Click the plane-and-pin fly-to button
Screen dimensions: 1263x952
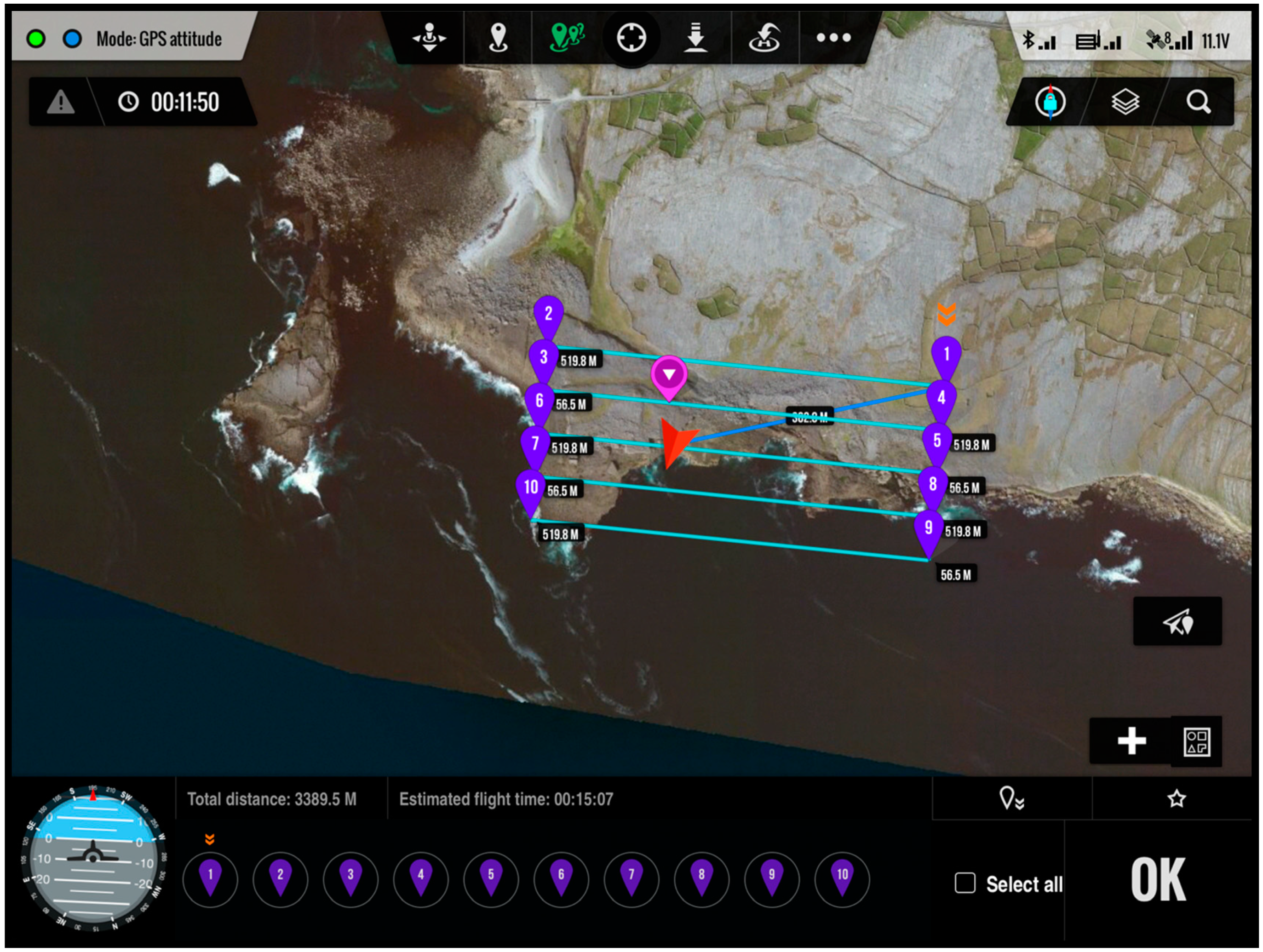(x=1177, y=622)
